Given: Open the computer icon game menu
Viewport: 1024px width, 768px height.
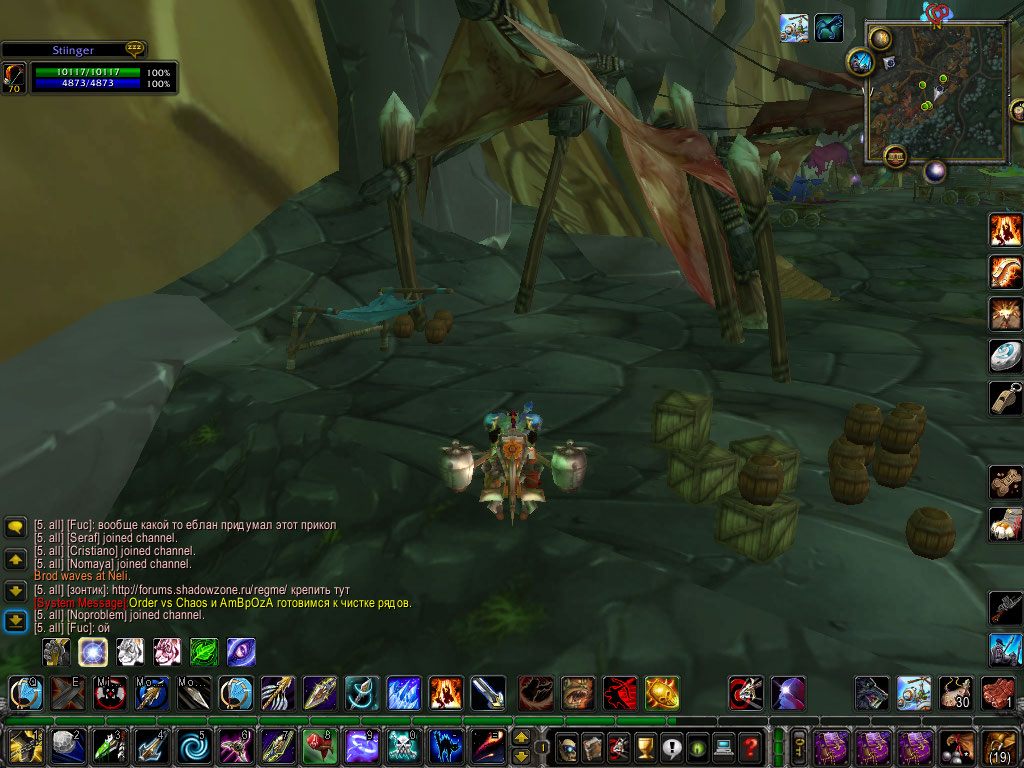Looking at the screenshot, I should (724, 746).
